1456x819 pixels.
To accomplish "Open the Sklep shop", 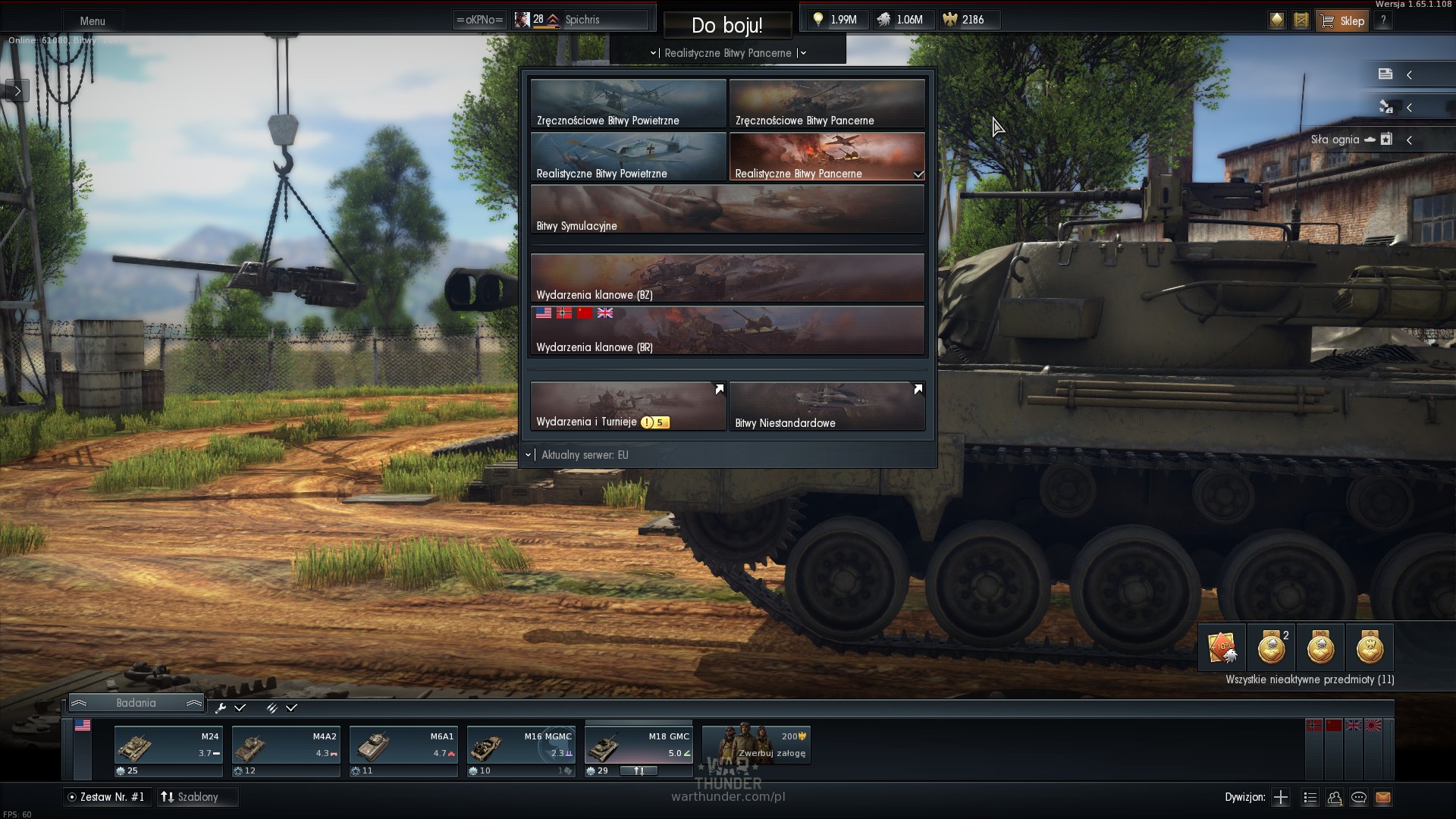I will click(x=1343, y=20).
